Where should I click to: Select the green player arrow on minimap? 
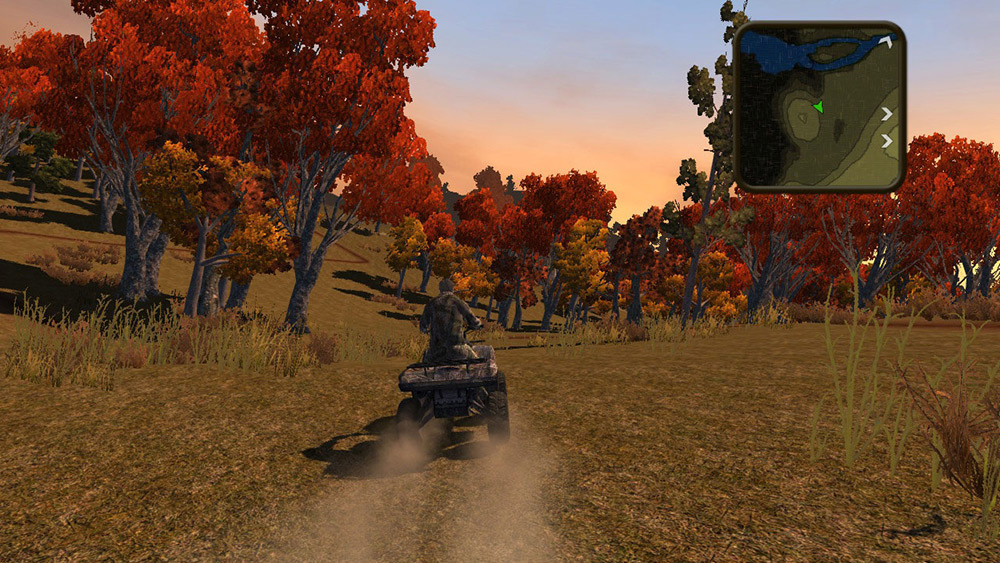(x=818, y=107)
